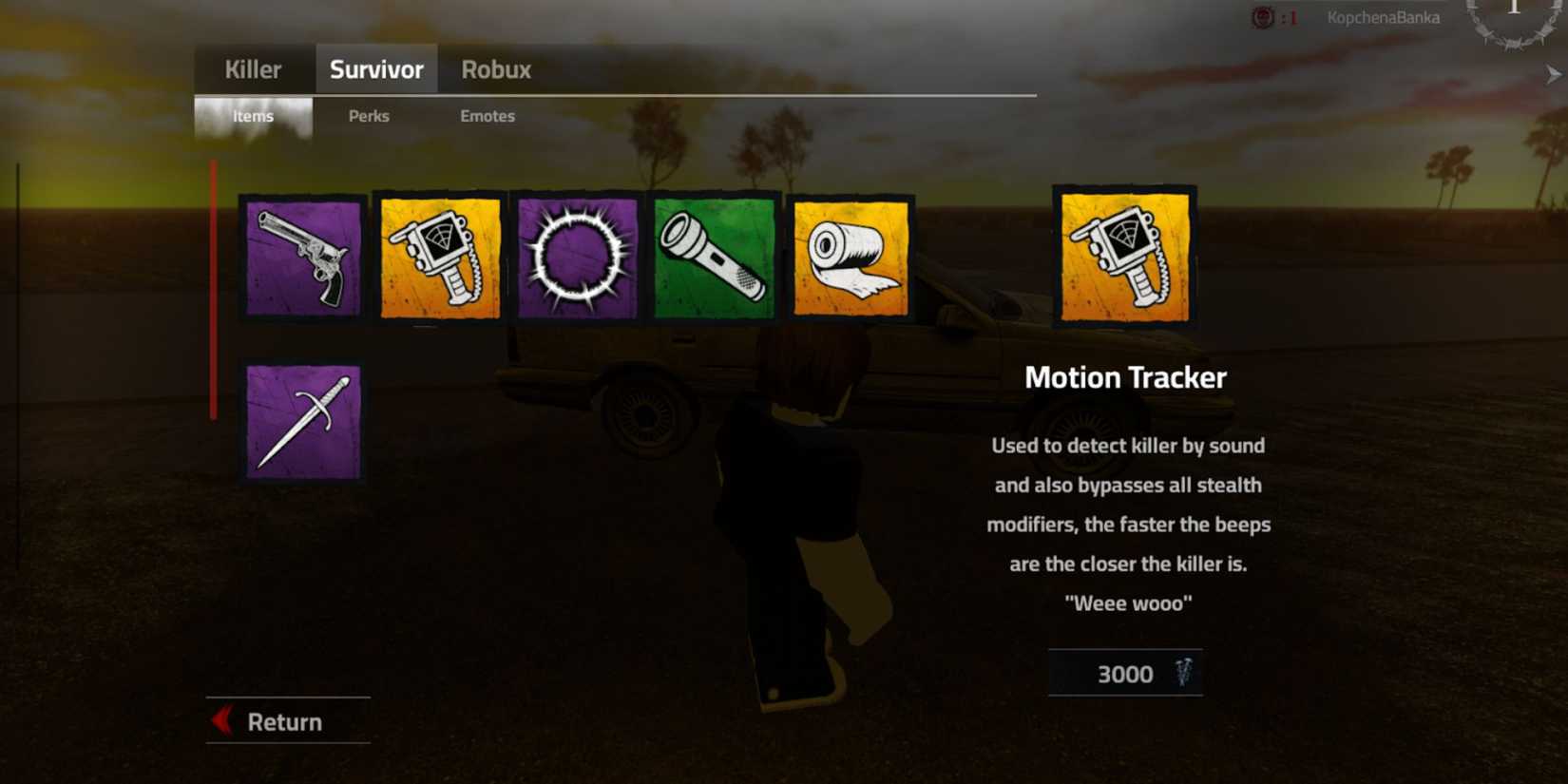Click the red vertical scroll indicator bar

[x=214, y=285]
